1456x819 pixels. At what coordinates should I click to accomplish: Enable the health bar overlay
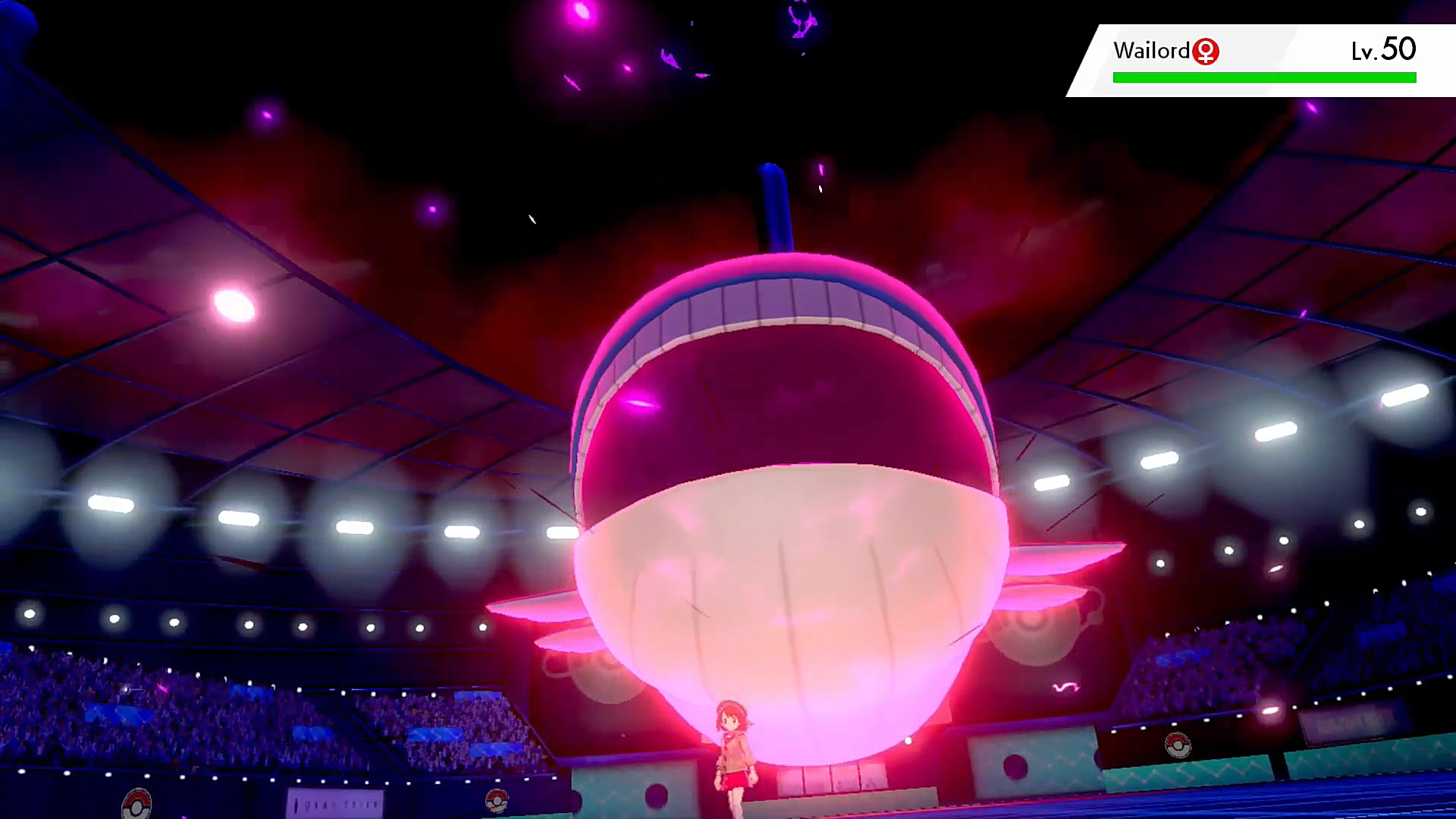click(1264, 77)
